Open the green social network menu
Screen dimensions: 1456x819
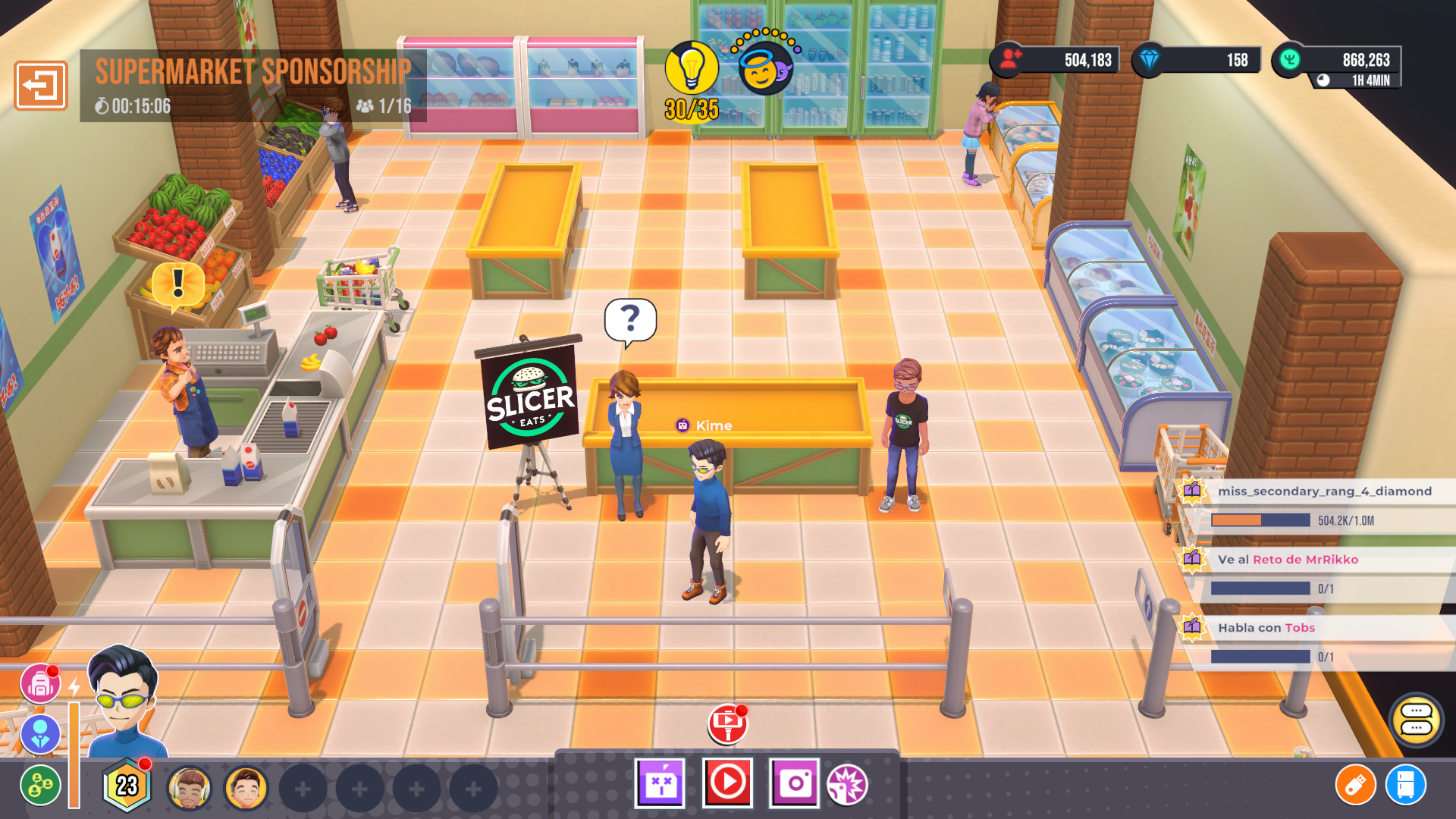coord(42,785)
